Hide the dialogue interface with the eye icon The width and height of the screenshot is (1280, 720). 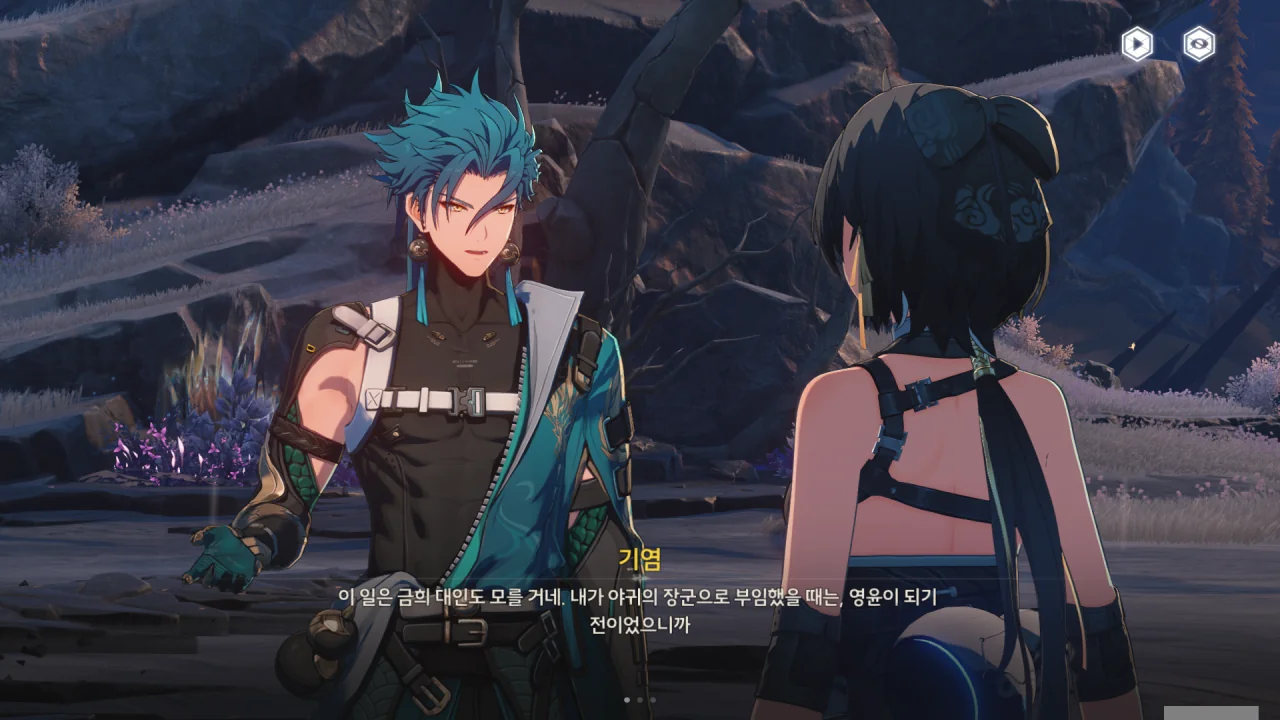point(1199,44)
